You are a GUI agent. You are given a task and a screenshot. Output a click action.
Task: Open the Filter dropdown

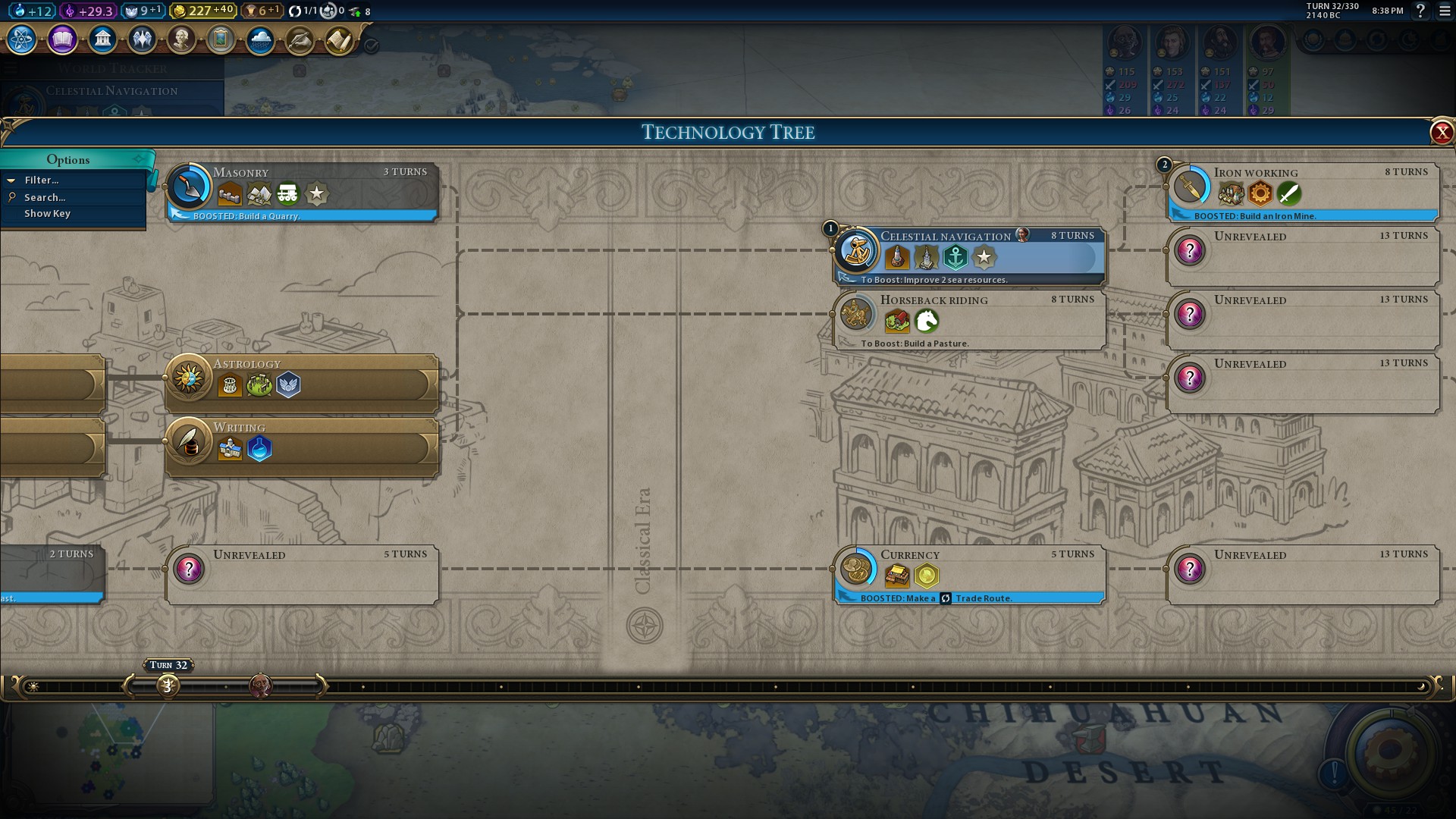pyautogui.click(x=42, y=180)
